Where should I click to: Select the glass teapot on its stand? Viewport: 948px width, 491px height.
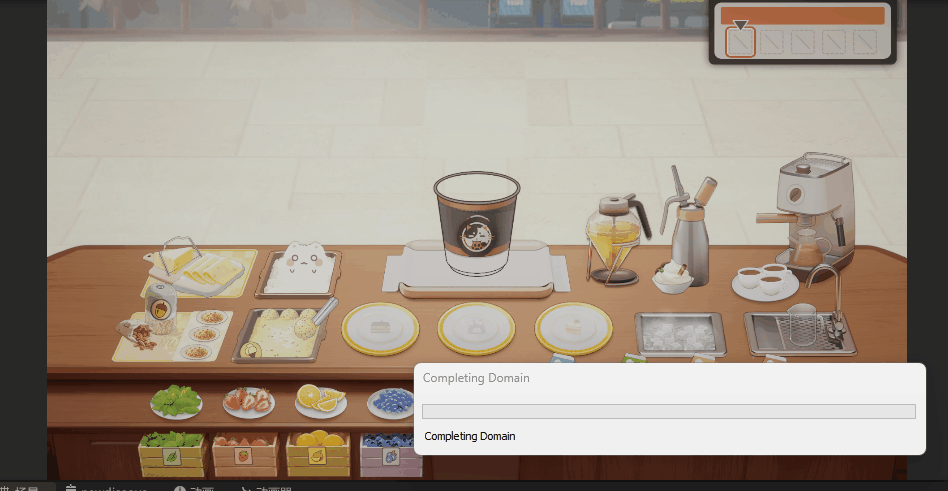[614, 238]
